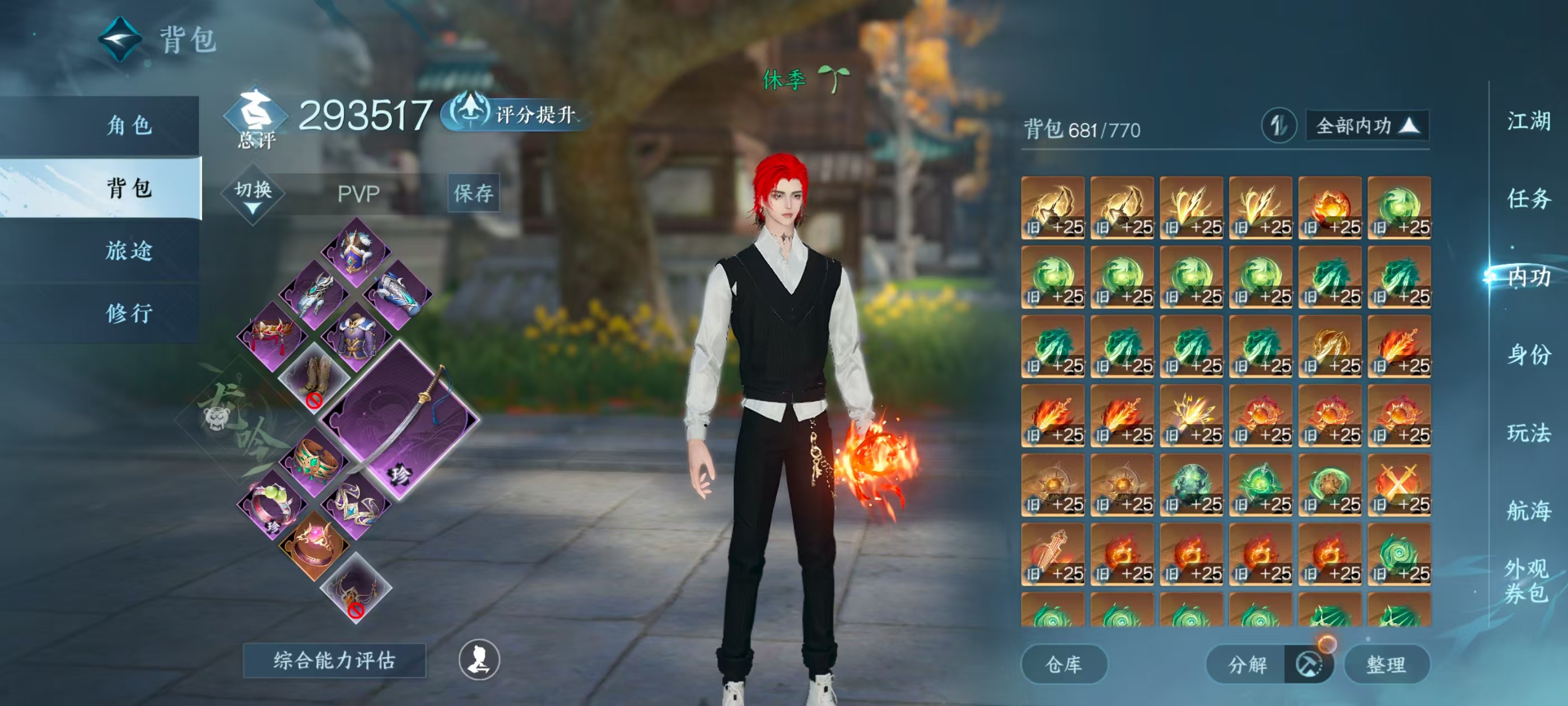Go back using the top-left diamond icon

coord(120,40)
